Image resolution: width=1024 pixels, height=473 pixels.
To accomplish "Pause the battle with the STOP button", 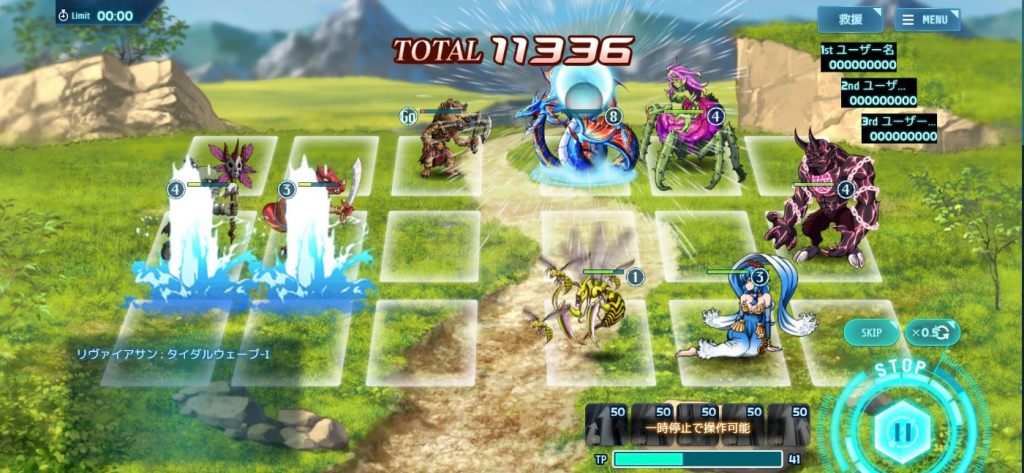I will (x=902, y=432).
